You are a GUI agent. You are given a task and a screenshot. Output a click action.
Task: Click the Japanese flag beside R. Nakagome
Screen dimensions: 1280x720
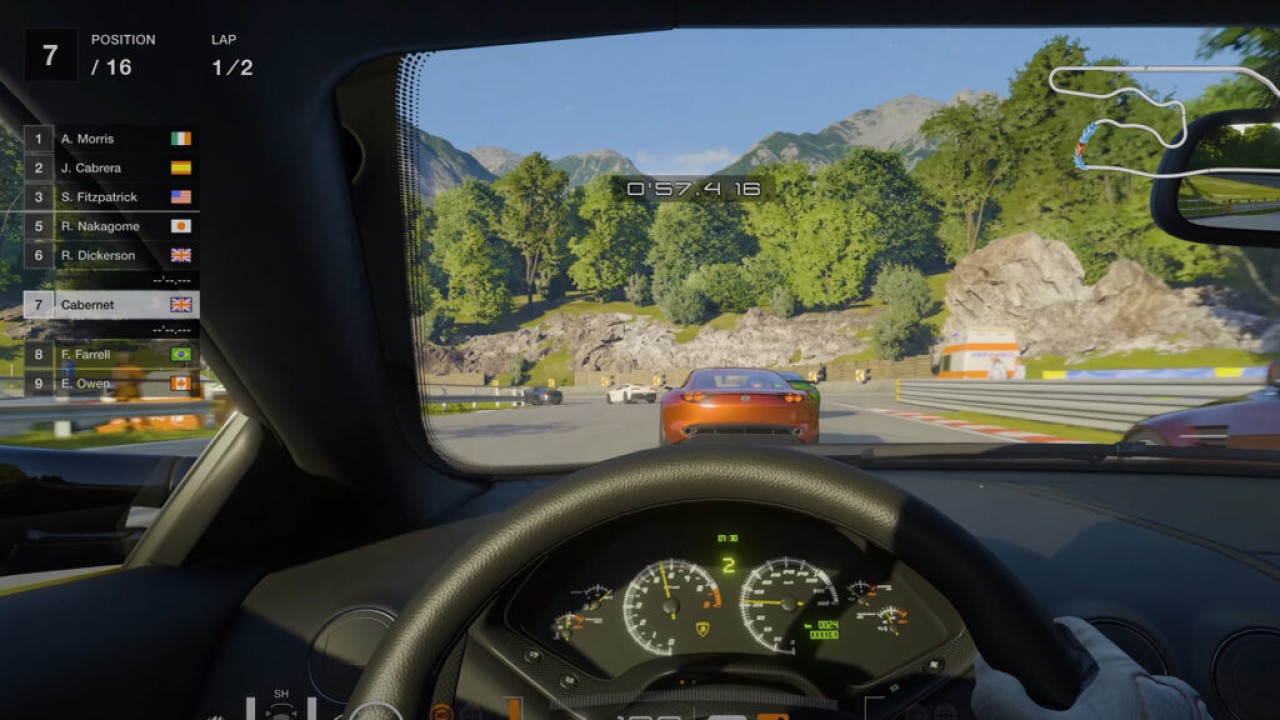click(x=182, y=226)
